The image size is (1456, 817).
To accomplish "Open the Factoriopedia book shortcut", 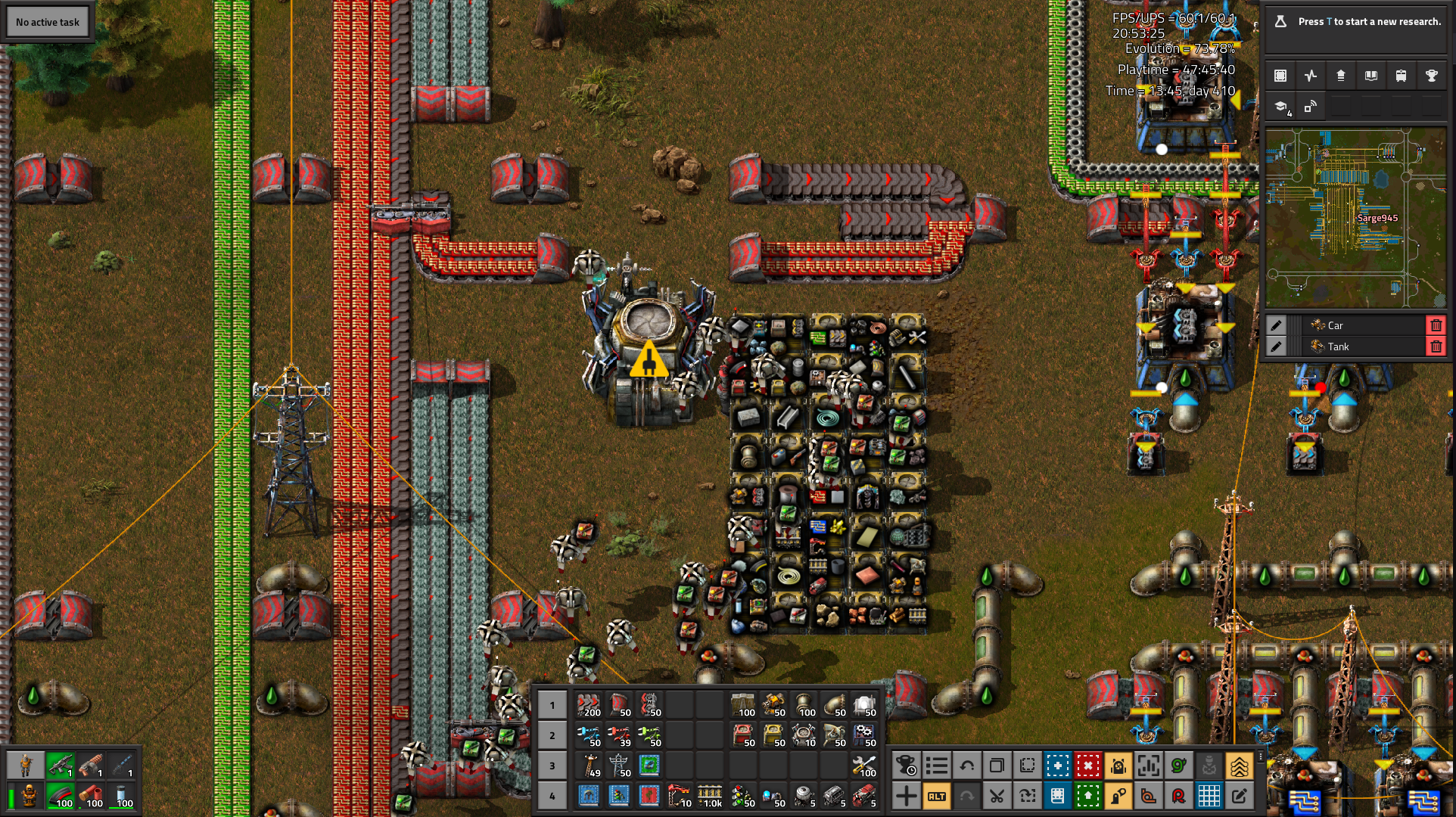I will (1370, 76).
